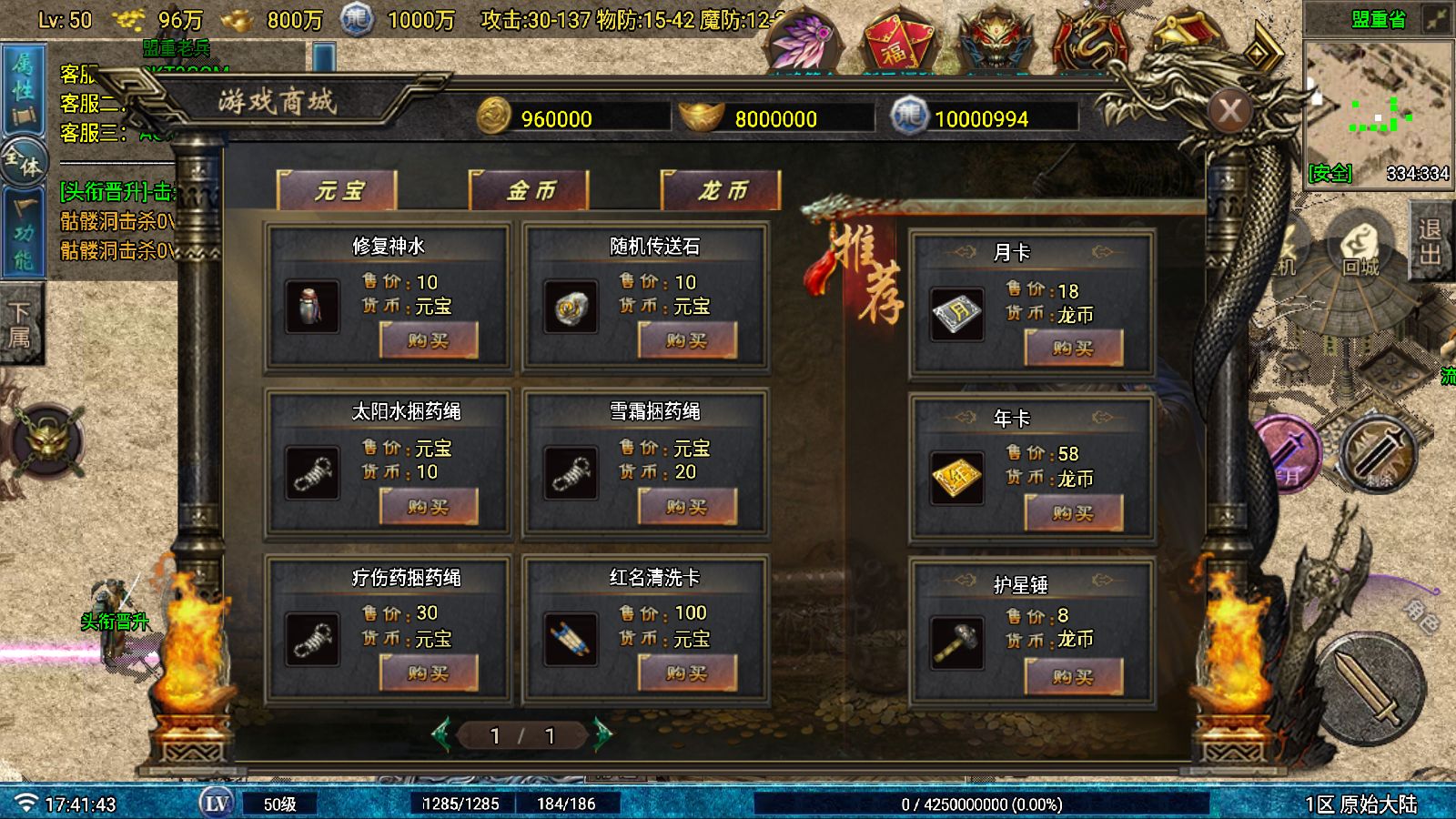Viewport: 1456px width, 819px height.
Task: Click the 退出 exit button
Action: [x=1431, y=241]
